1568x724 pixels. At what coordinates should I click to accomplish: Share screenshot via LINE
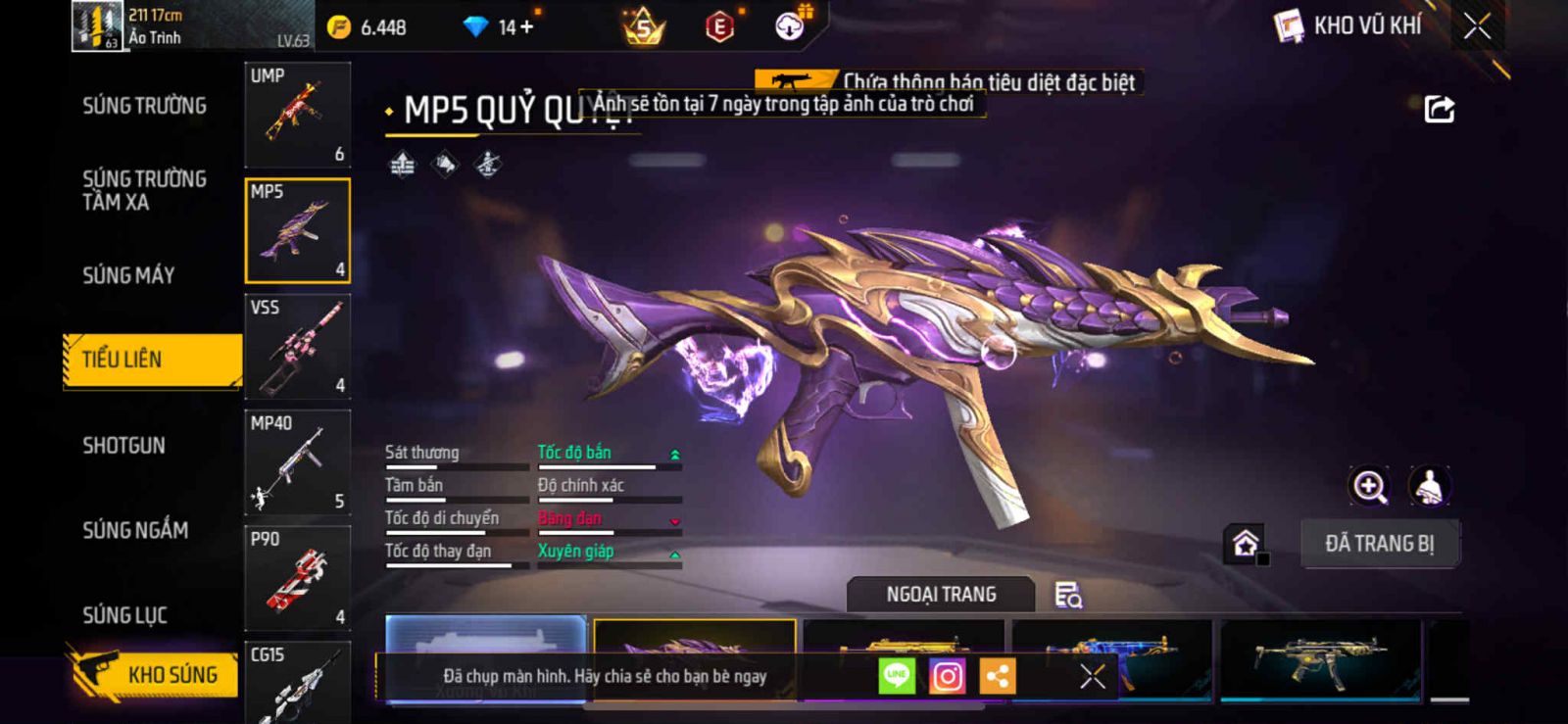(x=897, y=676)
